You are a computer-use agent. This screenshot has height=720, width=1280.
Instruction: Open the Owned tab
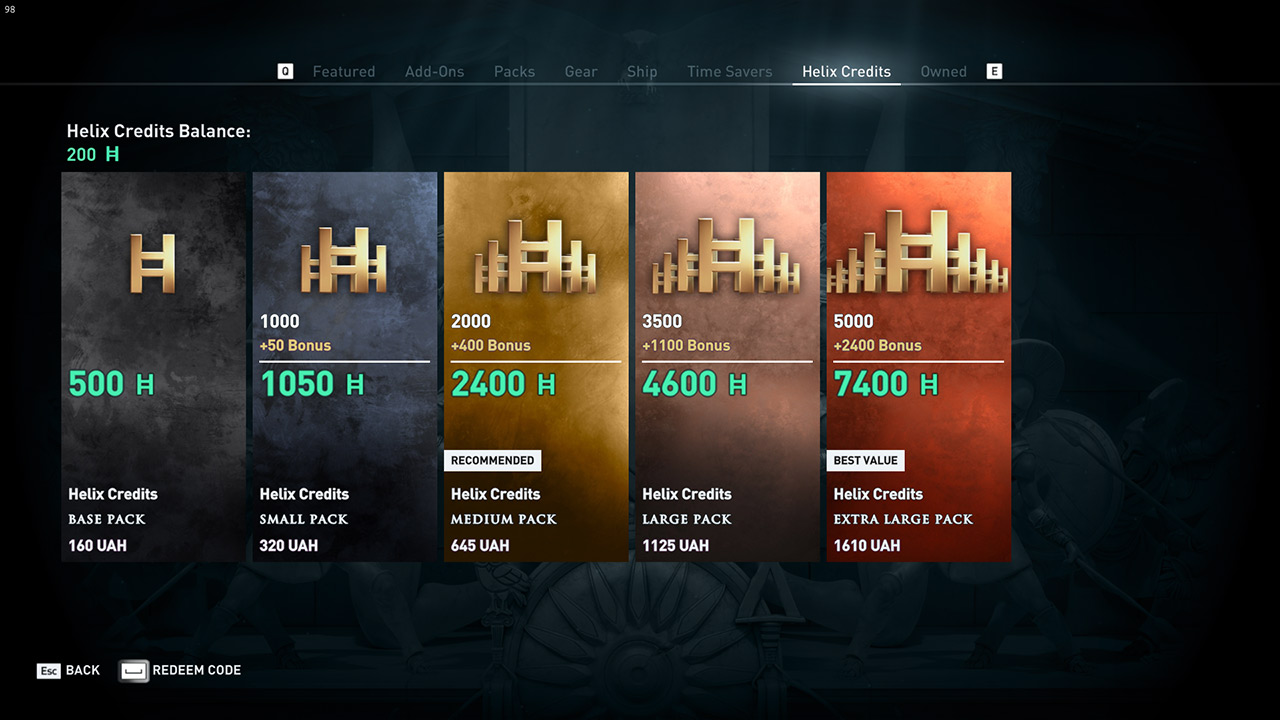point(943,71)
